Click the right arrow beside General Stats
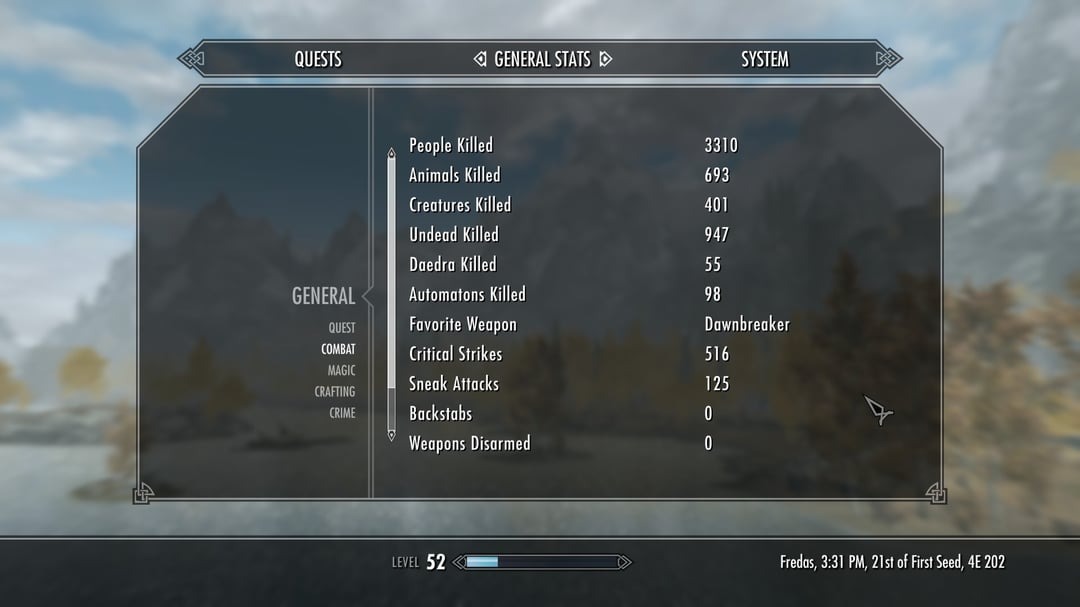The image size is (1080, 607). coord(605,60)
